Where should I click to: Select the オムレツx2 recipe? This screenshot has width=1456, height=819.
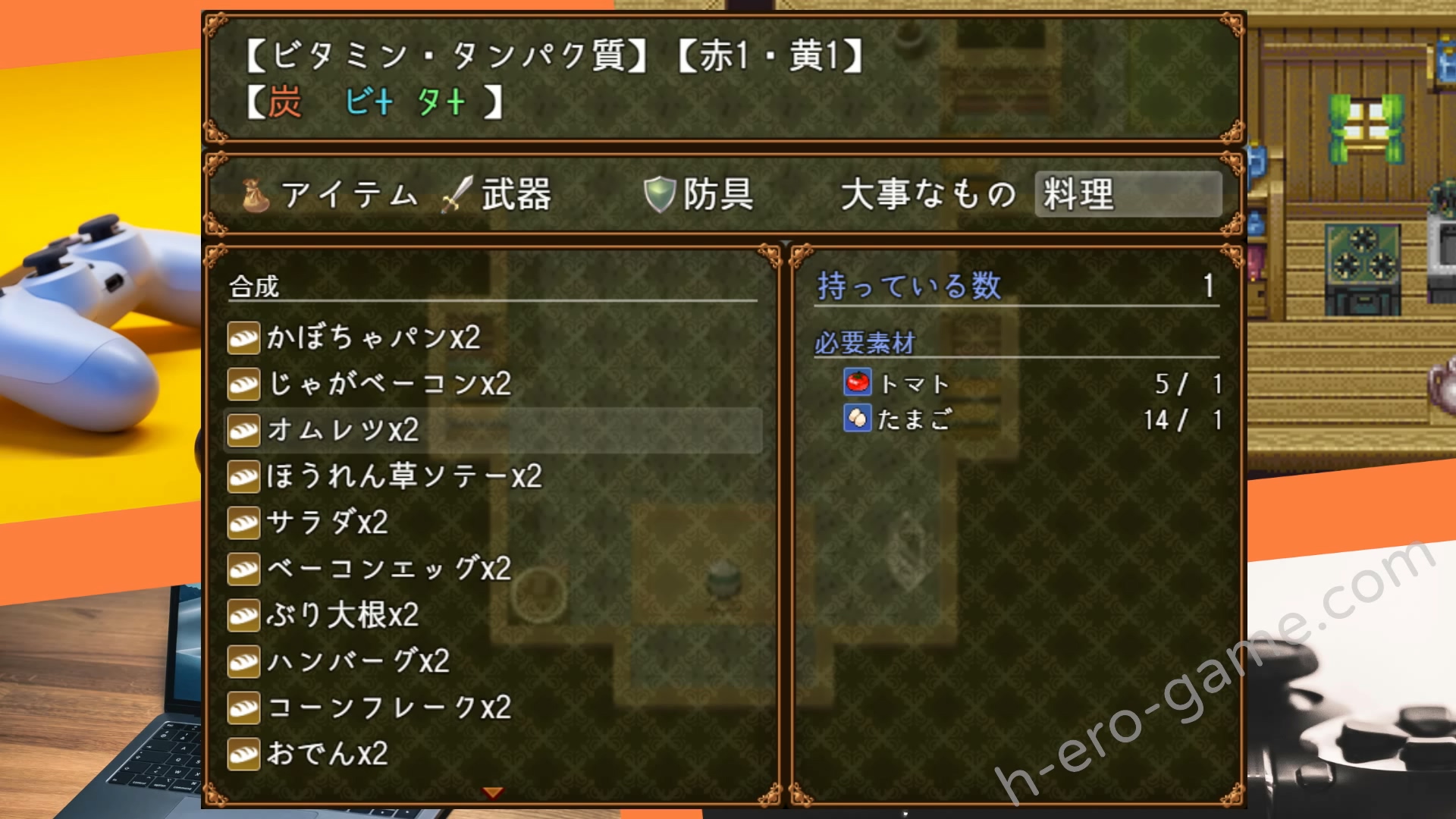click(341, 431)
